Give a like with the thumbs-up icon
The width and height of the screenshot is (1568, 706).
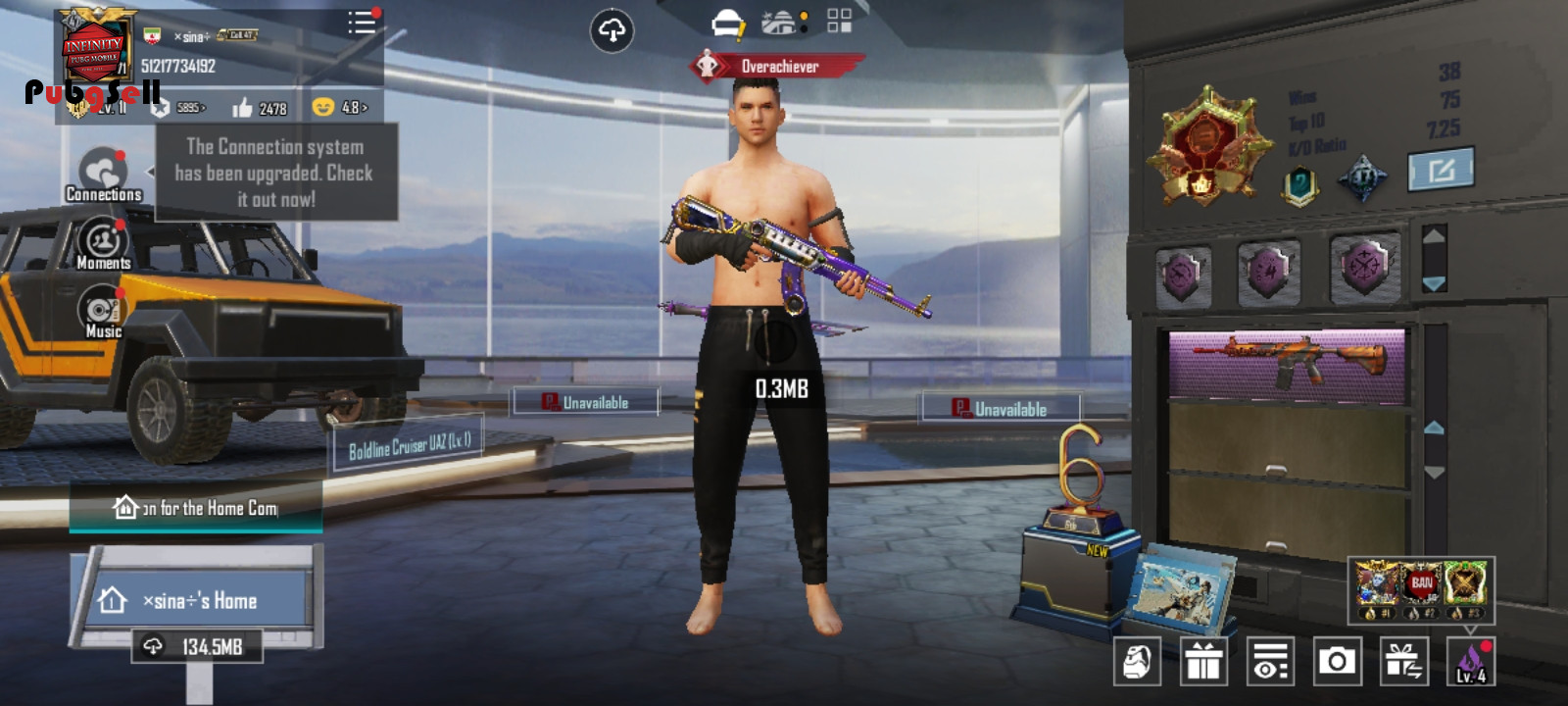point(243,108)
